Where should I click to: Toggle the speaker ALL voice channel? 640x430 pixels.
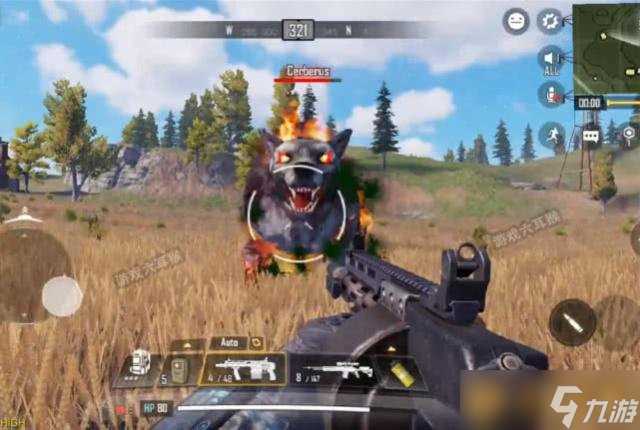click(x=551, y=59)
